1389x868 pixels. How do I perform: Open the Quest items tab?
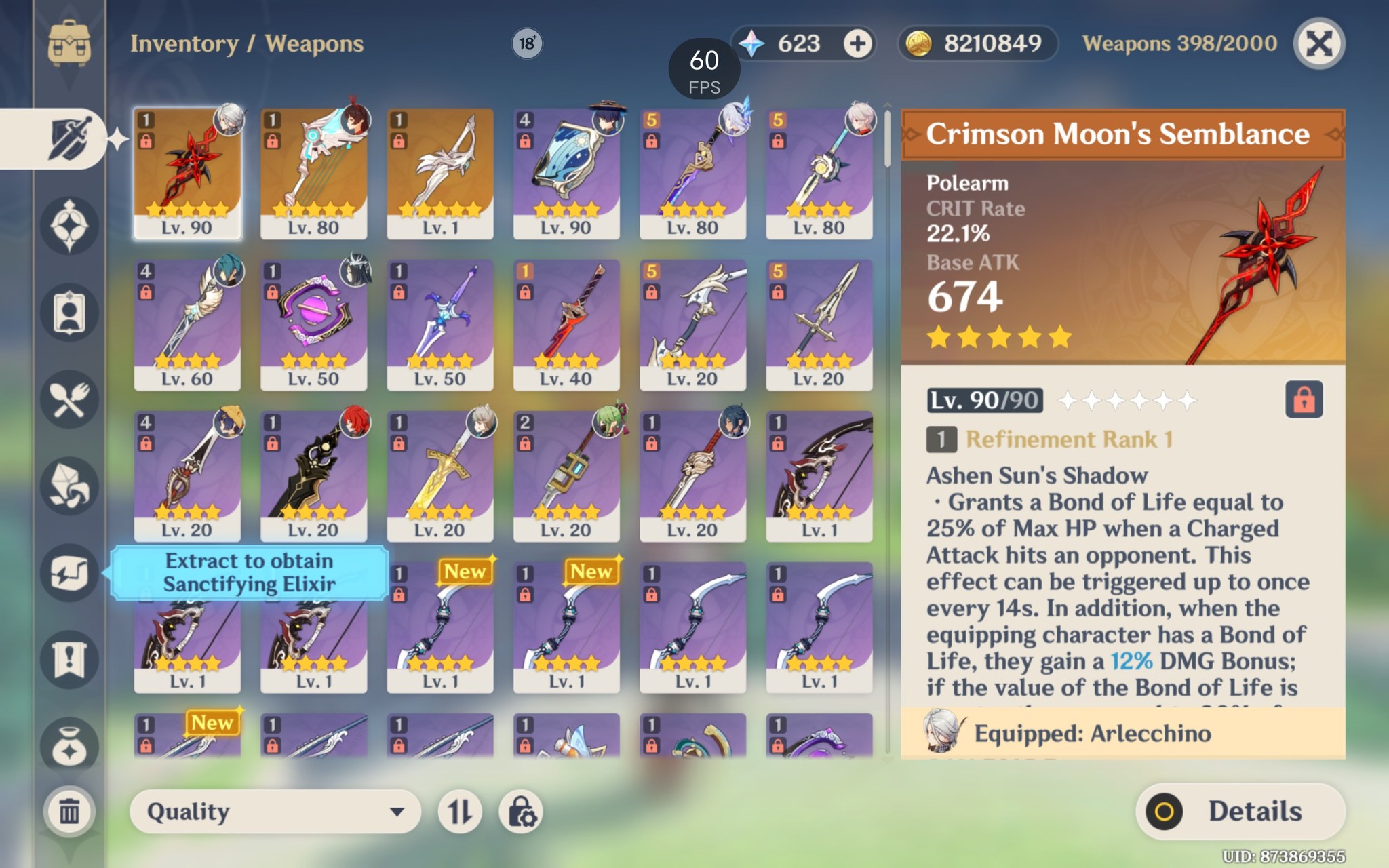click(69, 660)
